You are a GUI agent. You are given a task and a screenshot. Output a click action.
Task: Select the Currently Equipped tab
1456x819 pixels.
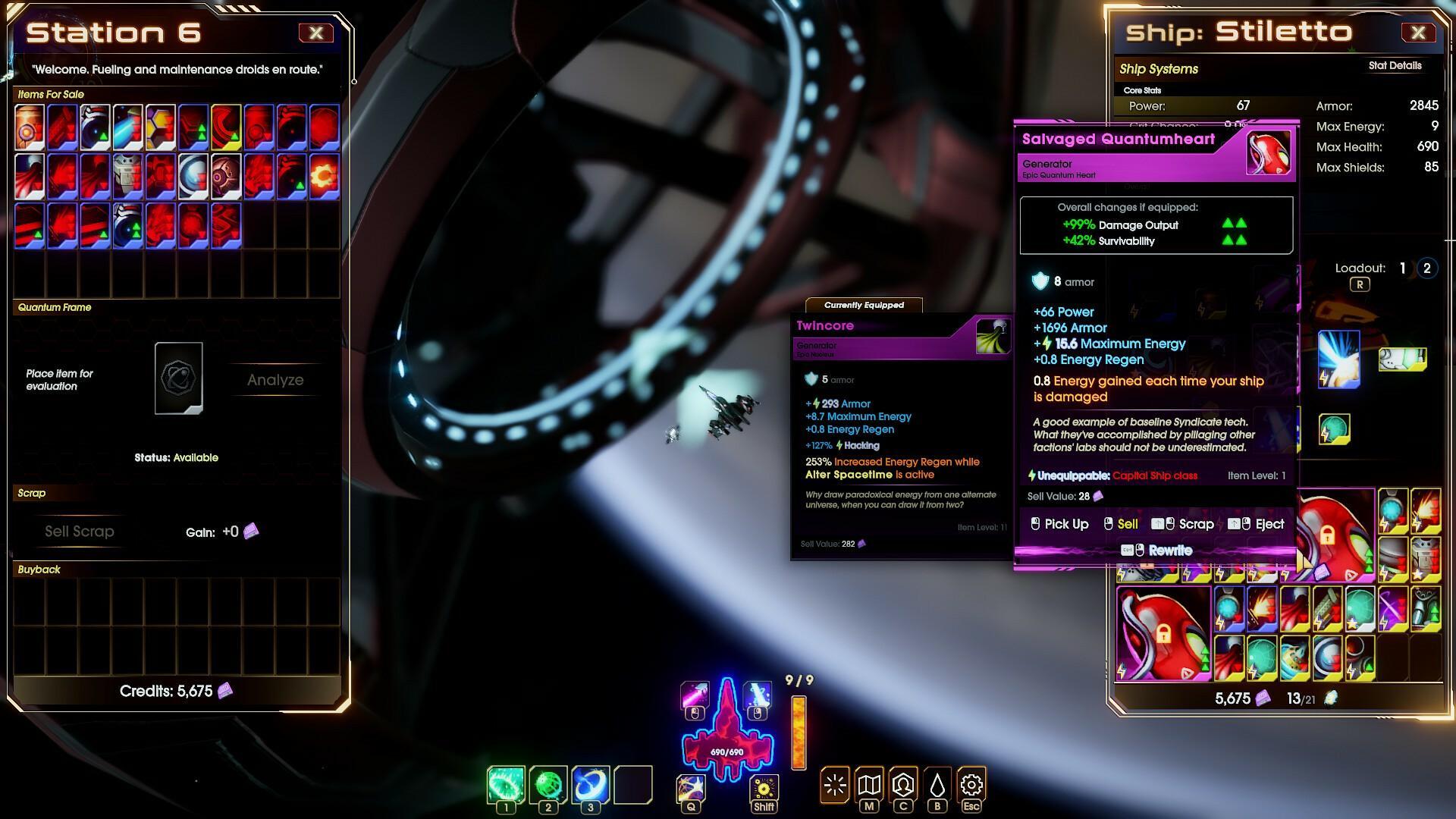coord(864,305)
